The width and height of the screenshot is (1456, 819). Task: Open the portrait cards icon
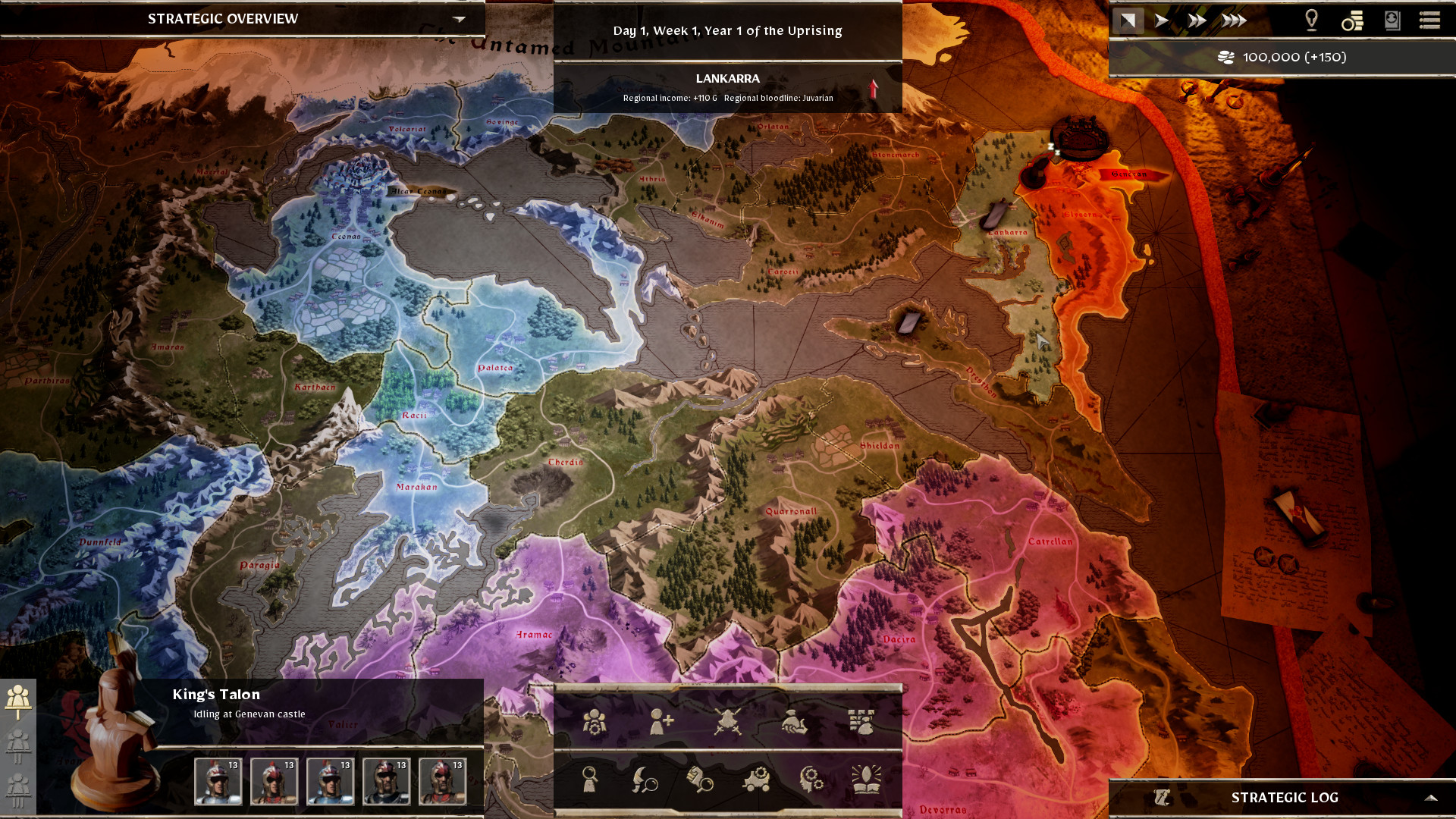[1392, 20]
